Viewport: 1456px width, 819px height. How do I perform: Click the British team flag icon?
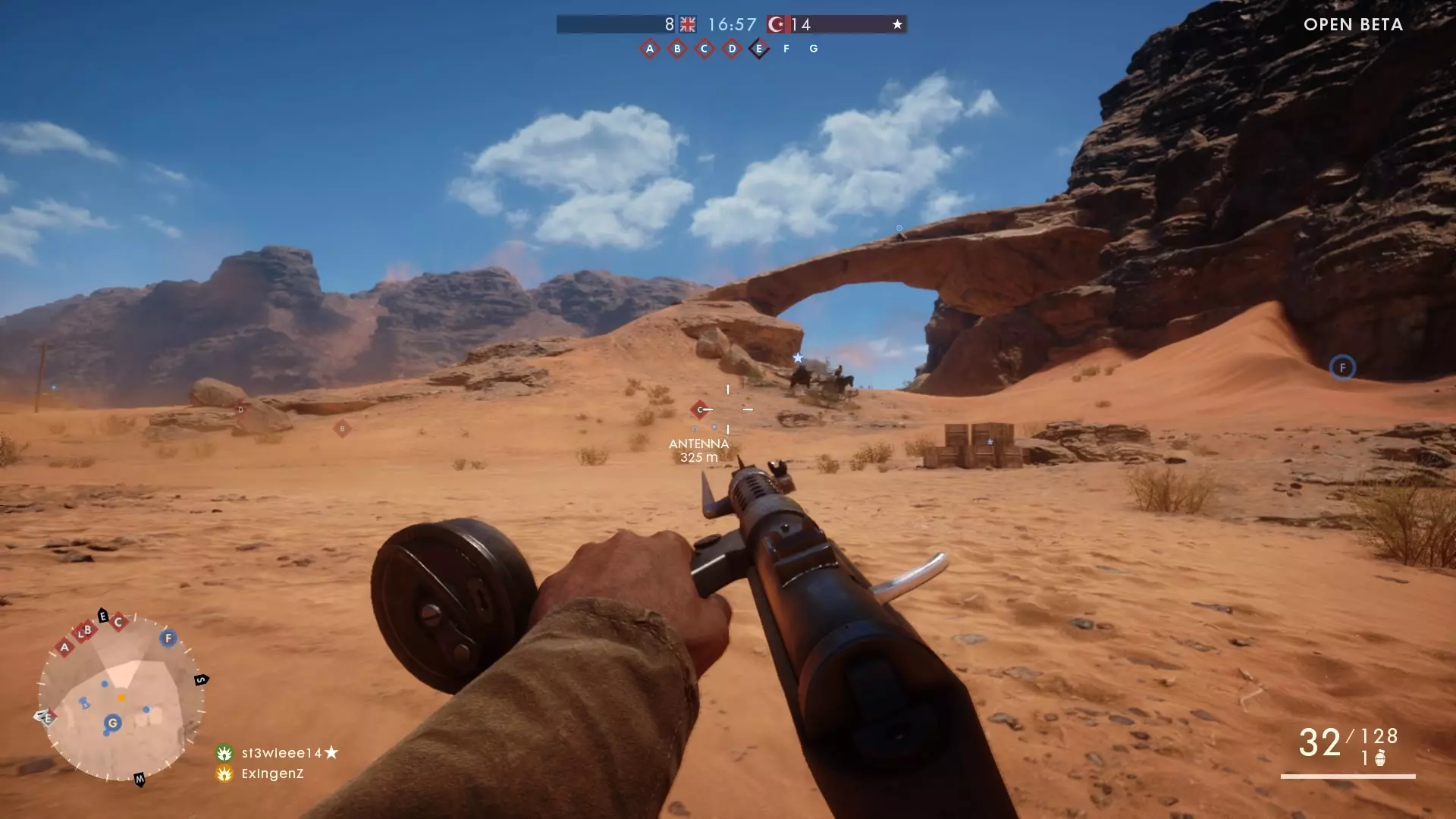click(688, 24)
